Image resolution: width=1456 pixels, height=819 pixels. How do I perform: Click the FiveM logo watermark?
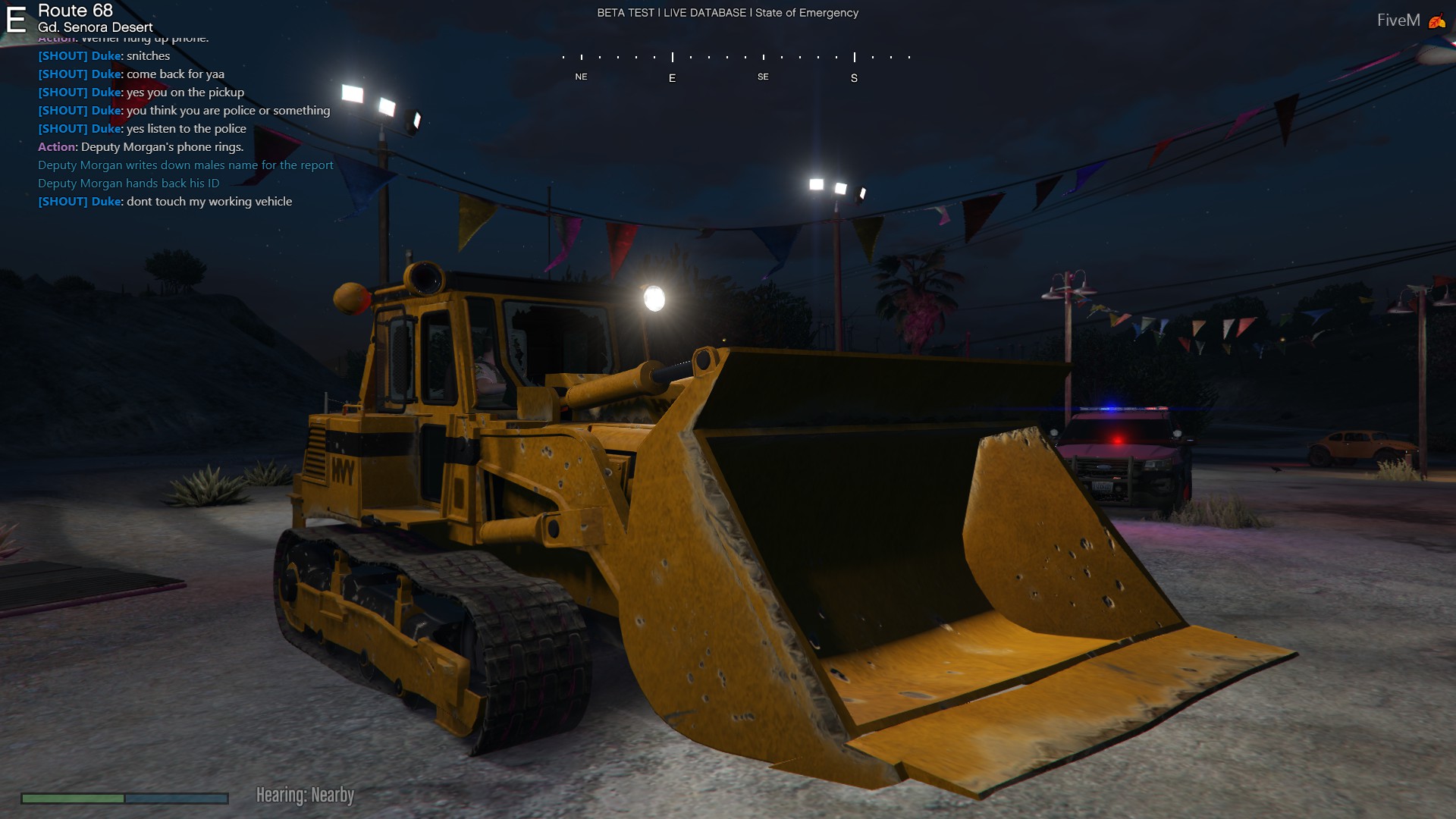pos(1410,20)
